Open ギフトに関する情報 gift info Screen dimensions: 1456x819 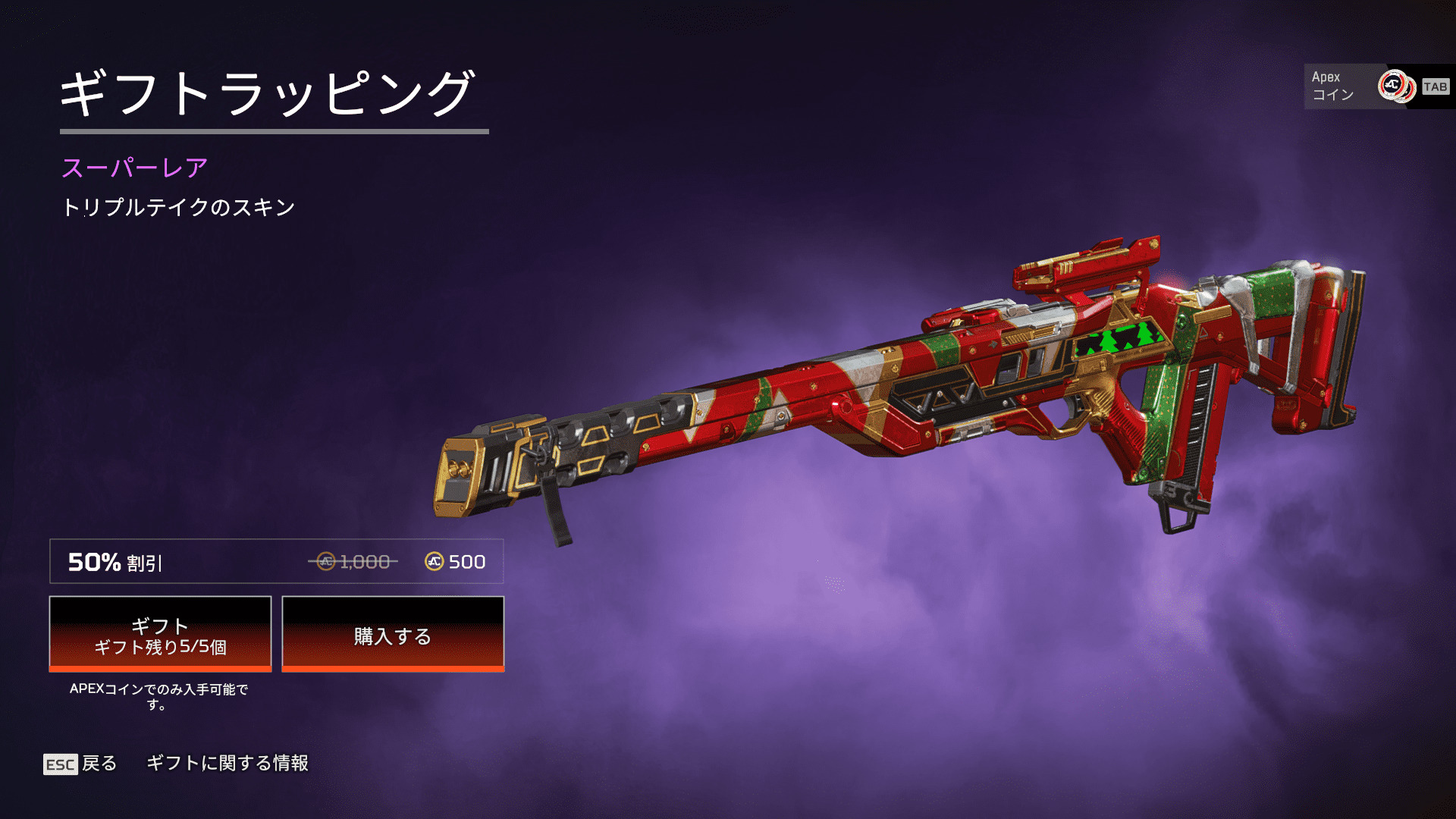pos(227,763)
